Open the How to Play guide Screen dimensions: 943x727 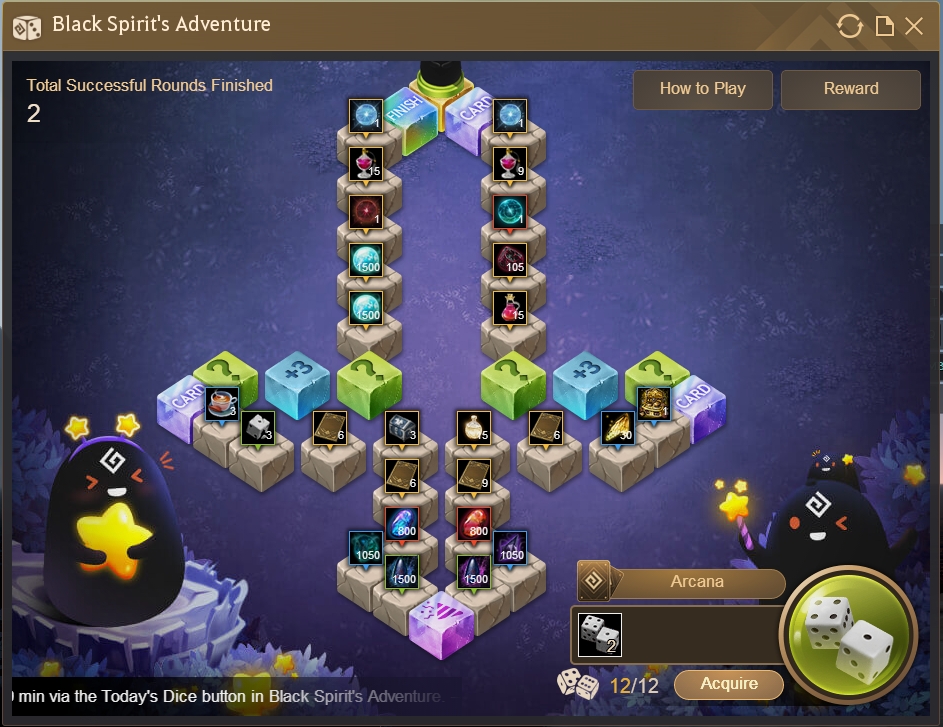pos(702,89)
